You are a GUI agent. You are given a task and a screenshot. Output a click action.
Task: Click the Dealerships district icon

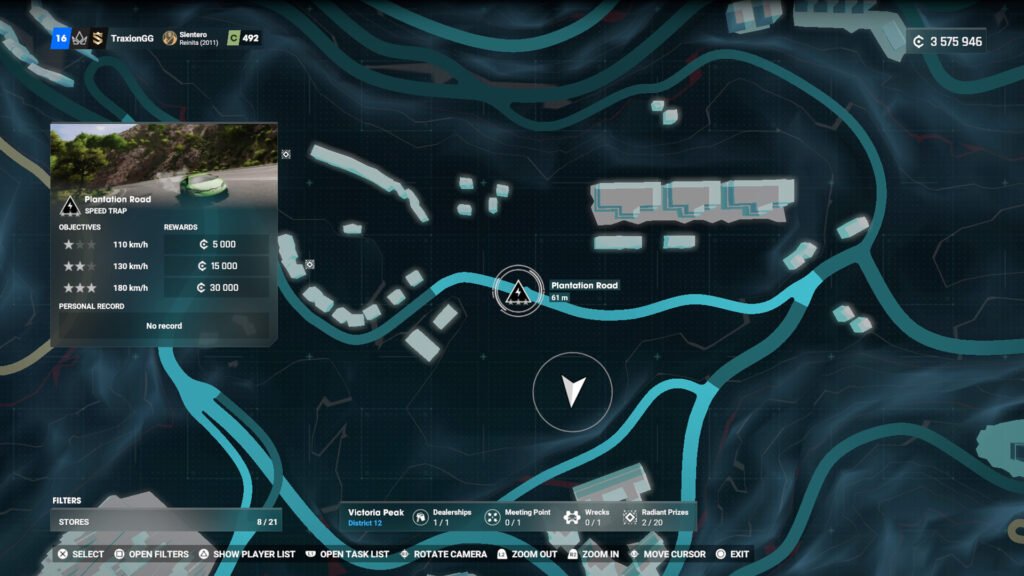(x=422, y=517)
